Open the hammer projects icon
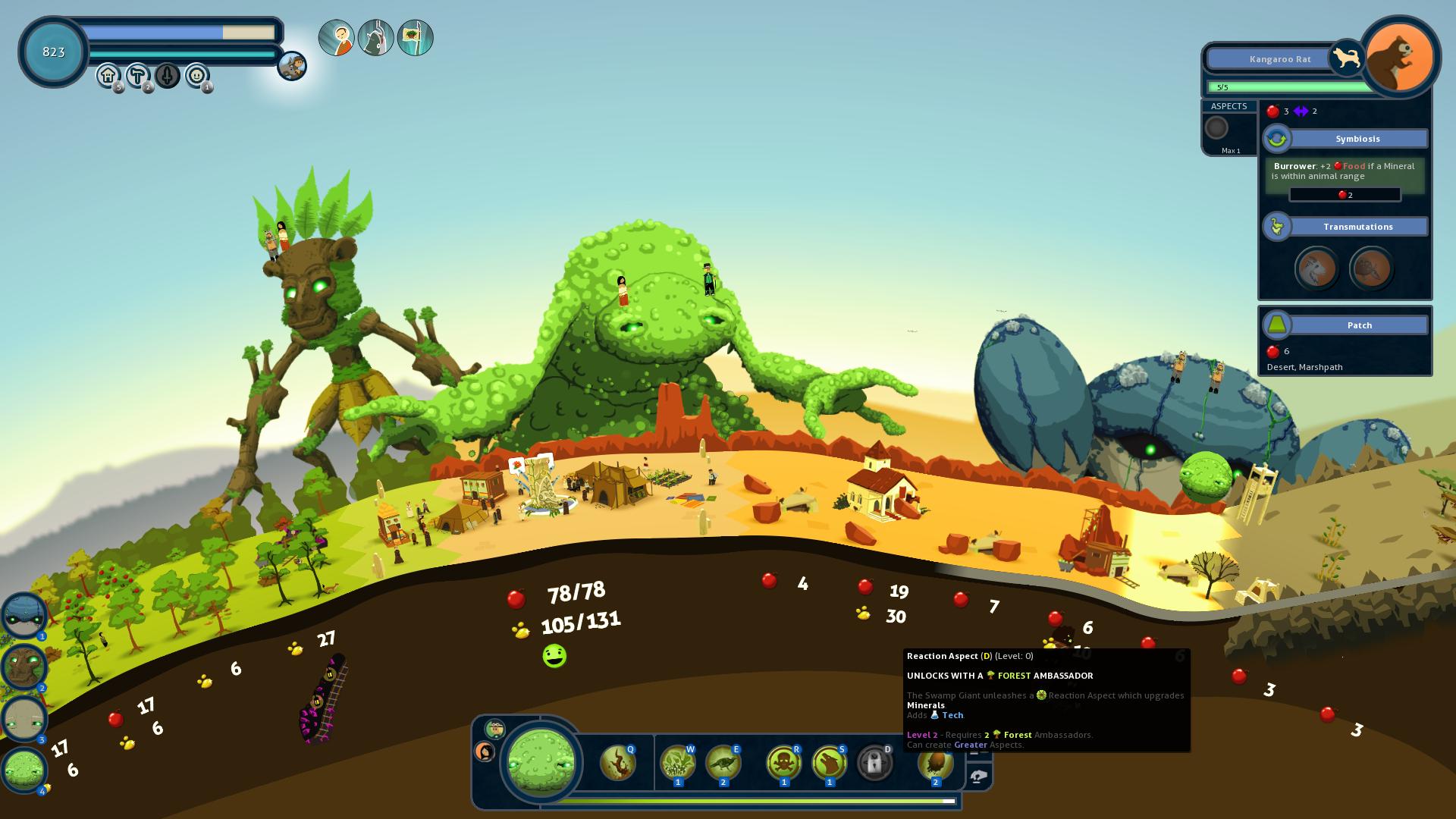The height and width of the screenshot is (819, 1456). (137, 75)
